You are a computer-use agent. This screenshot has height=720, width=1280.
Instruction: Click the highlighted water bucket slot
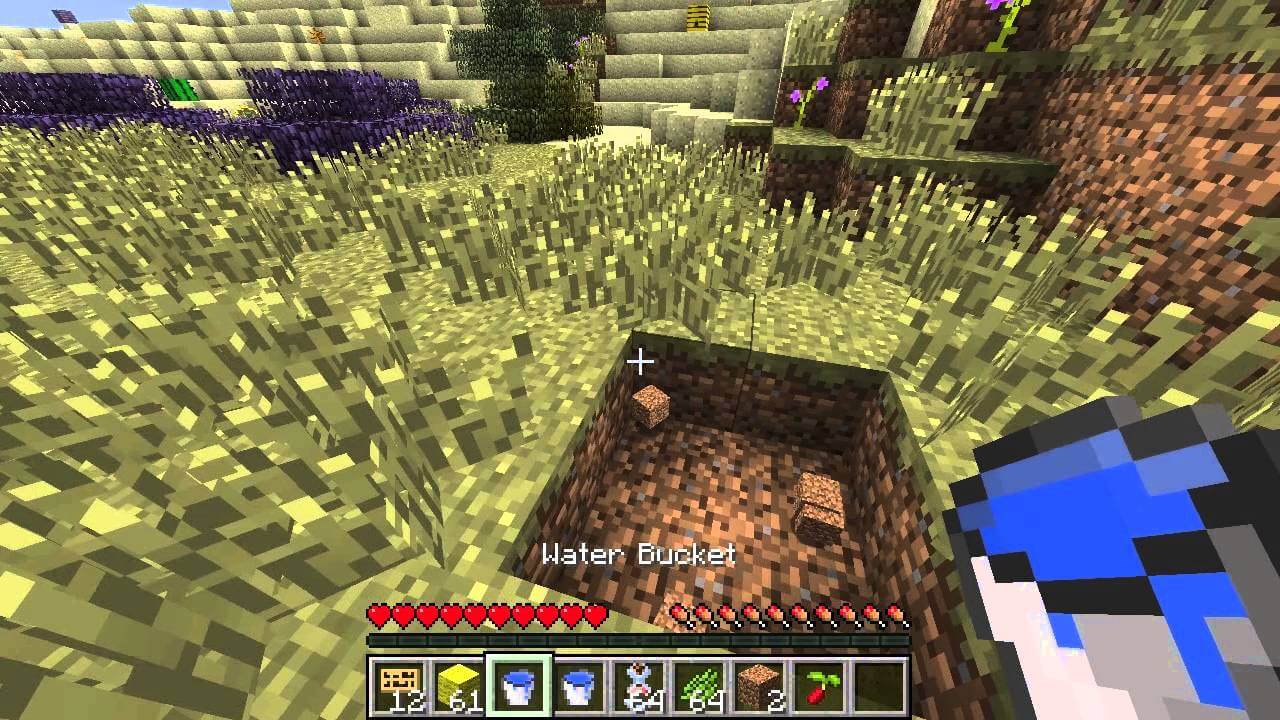[518, 686]
